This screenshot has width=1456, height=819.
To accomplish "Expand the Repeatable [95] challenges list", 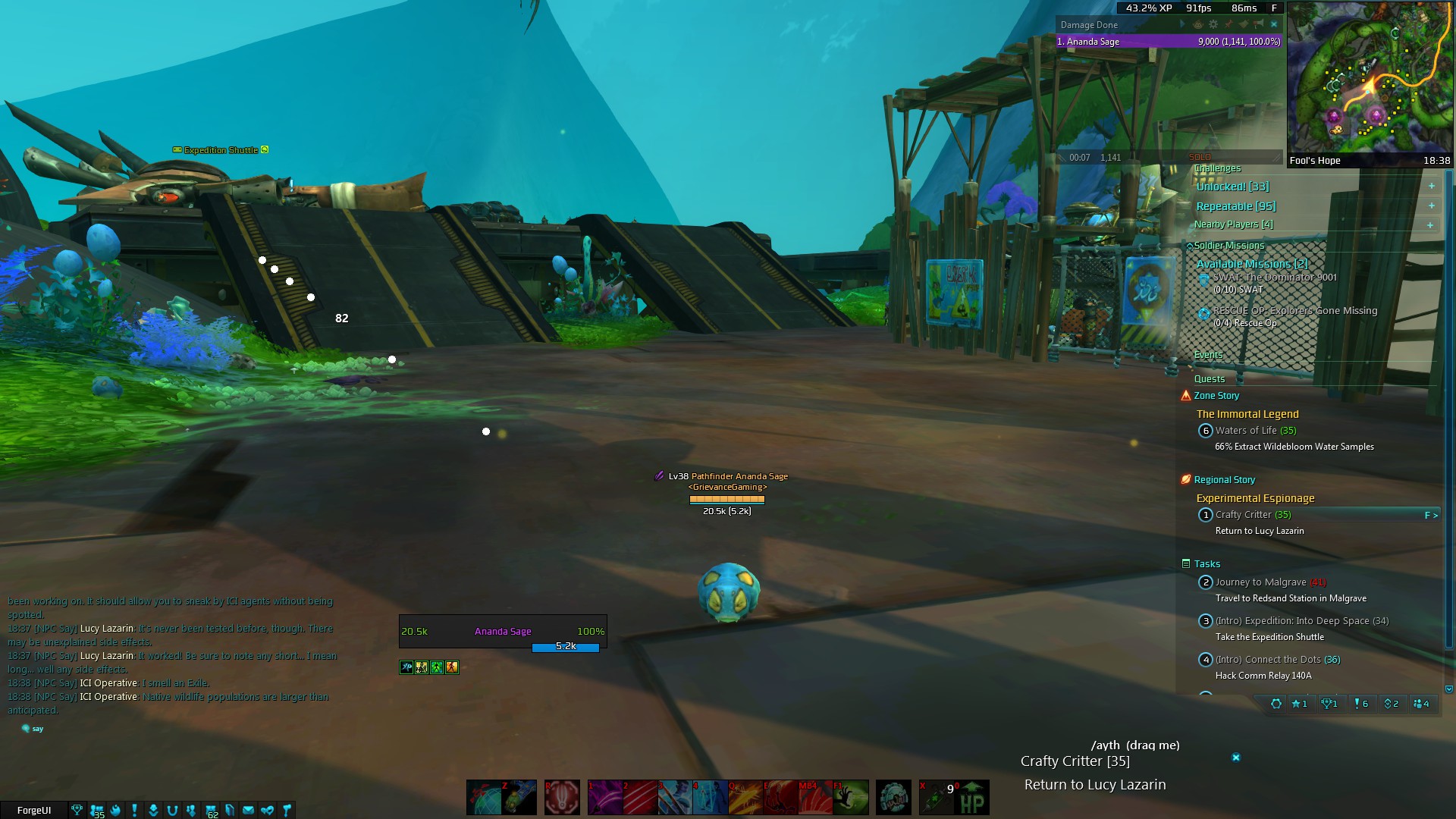I will pos(1431,206).
